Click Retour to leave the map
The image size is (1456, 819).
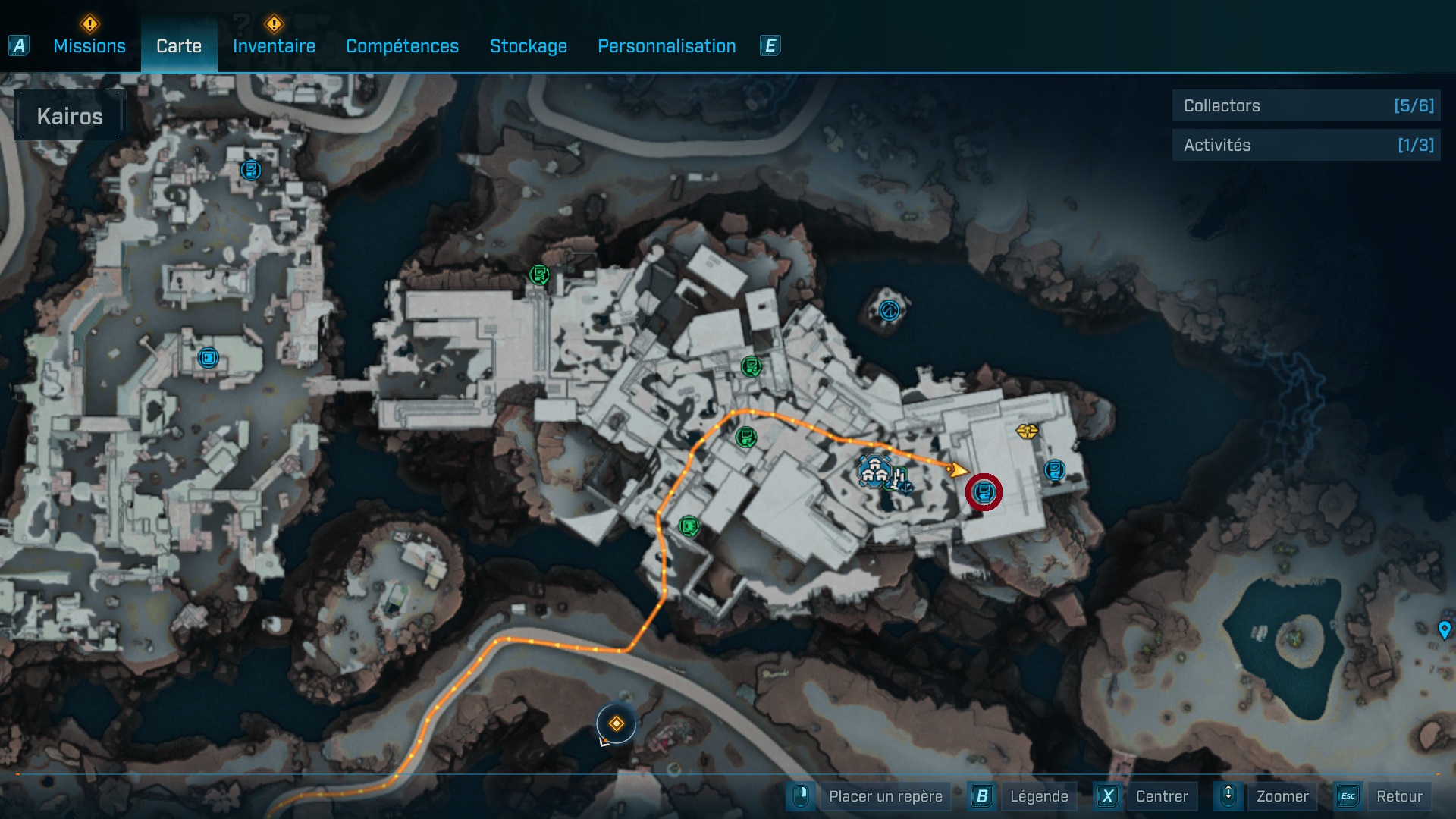[1398, 796]
